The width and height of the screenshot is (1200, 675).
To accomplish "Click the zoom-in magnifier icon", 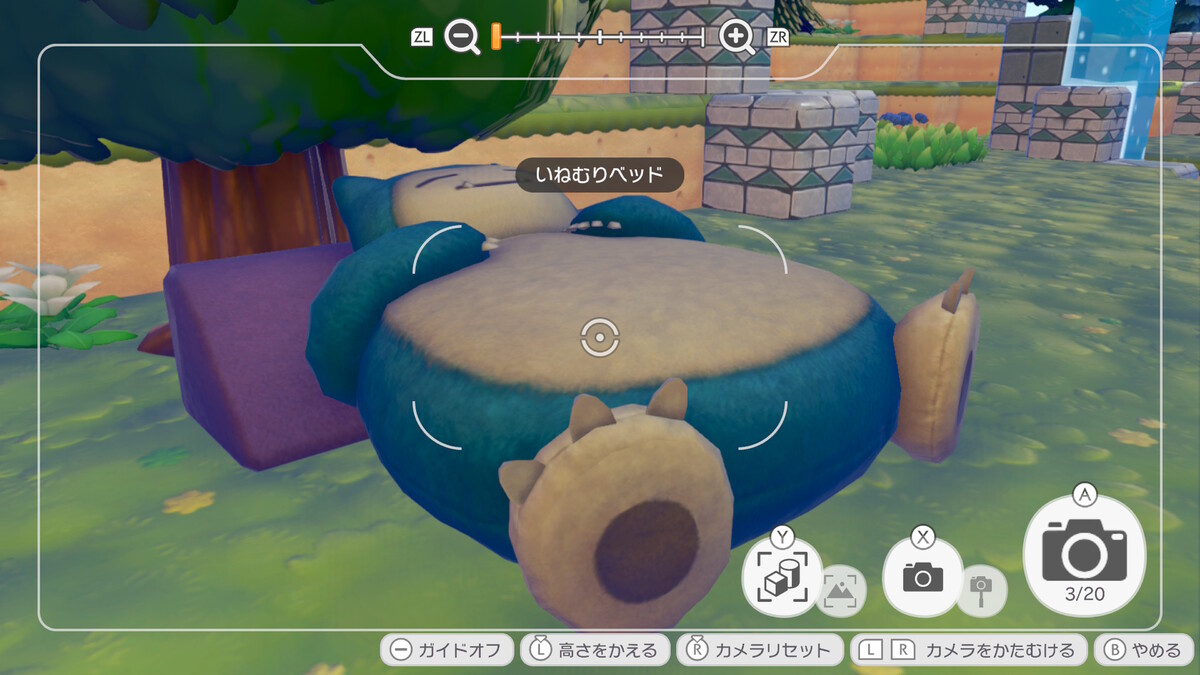I will pos(737,38).
